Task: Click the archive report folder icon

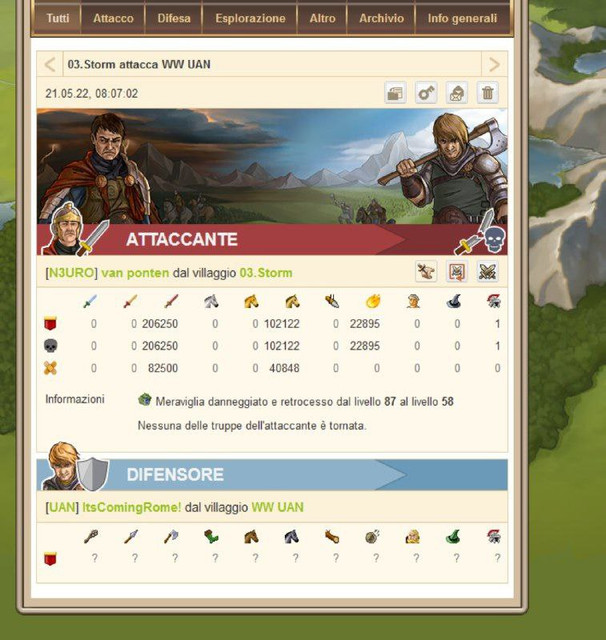Action: coord(395,93)
